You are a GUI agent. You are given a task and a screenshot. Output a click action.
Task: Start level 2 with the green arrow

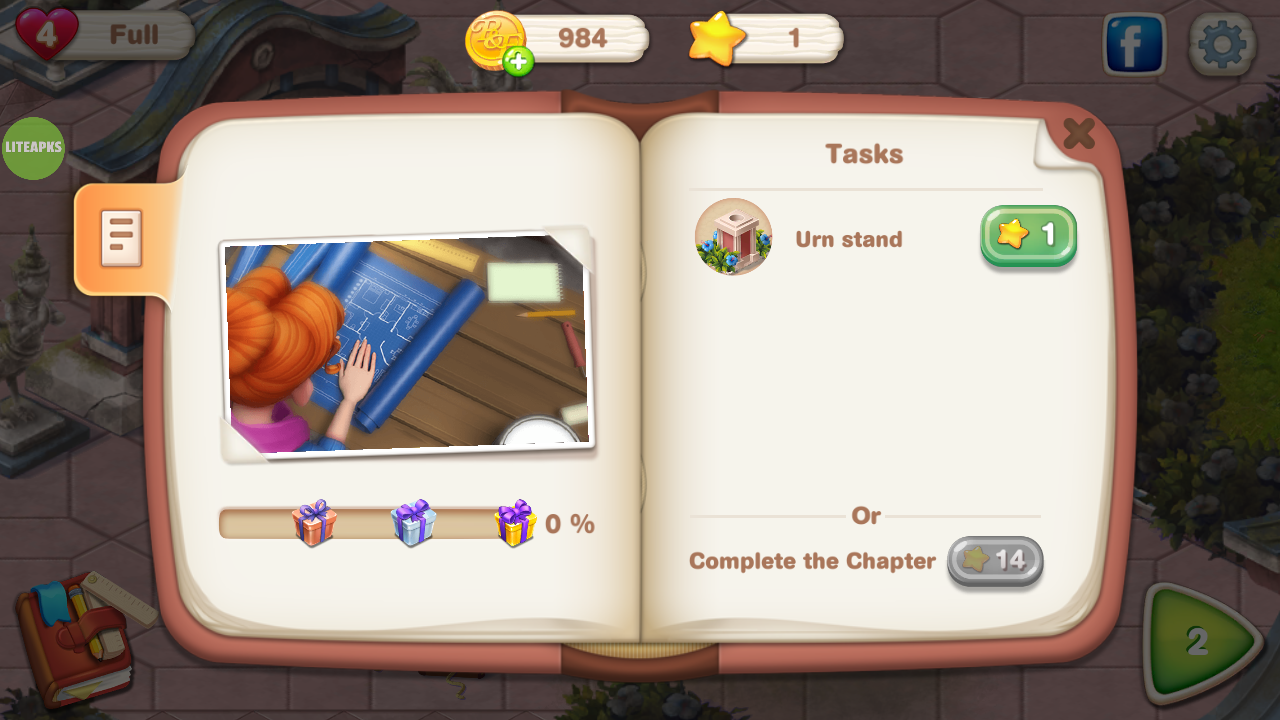[1200, 642]
